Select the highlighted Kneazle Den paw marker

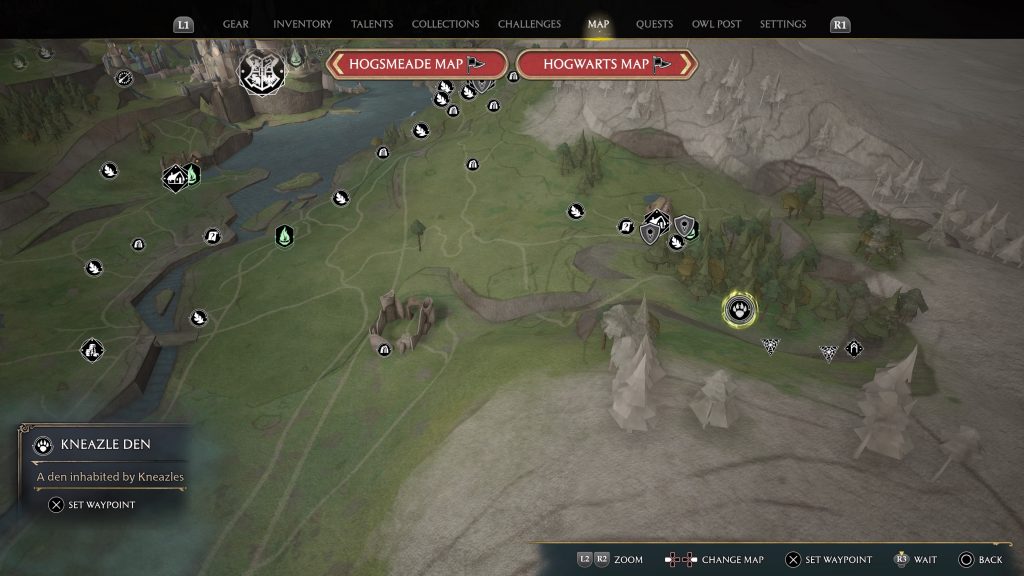tap(740, 309)
